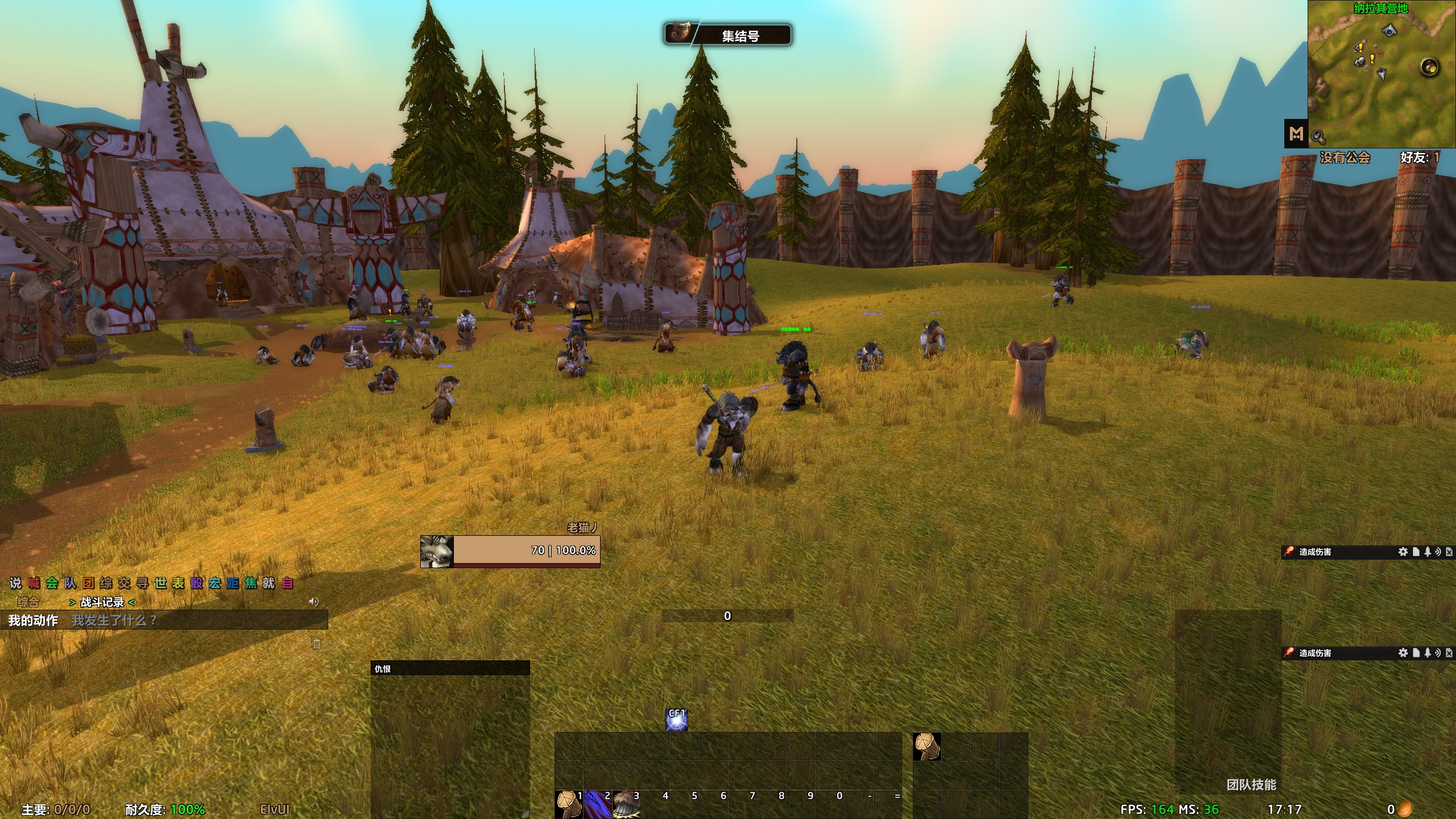Activate the tusked maw ability in slot 3
Viewport: 1456px width, 819px height.
[x=626, y=804]
